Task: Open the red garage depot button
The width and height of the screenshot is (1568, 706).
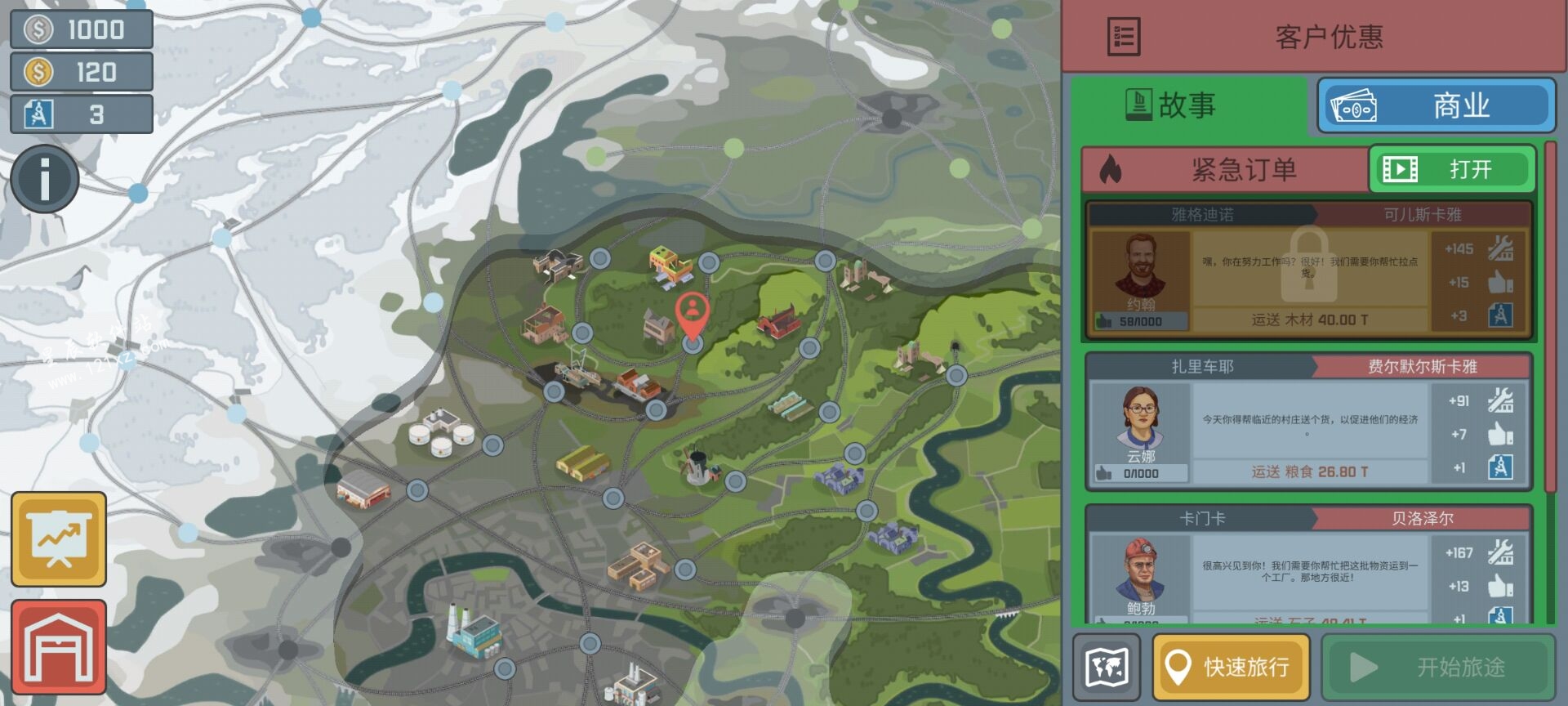Action: 59,646
